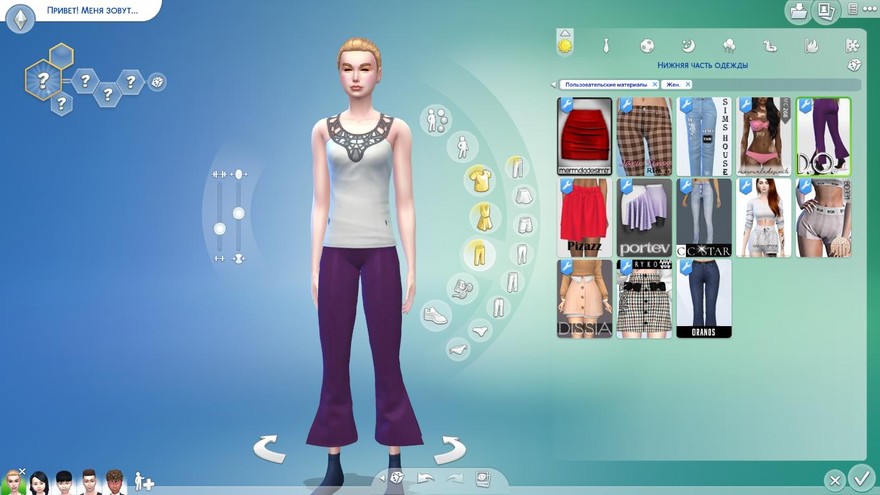
Task: Rotate the Sim with the left arrow
Action: [x=269, y=449]
